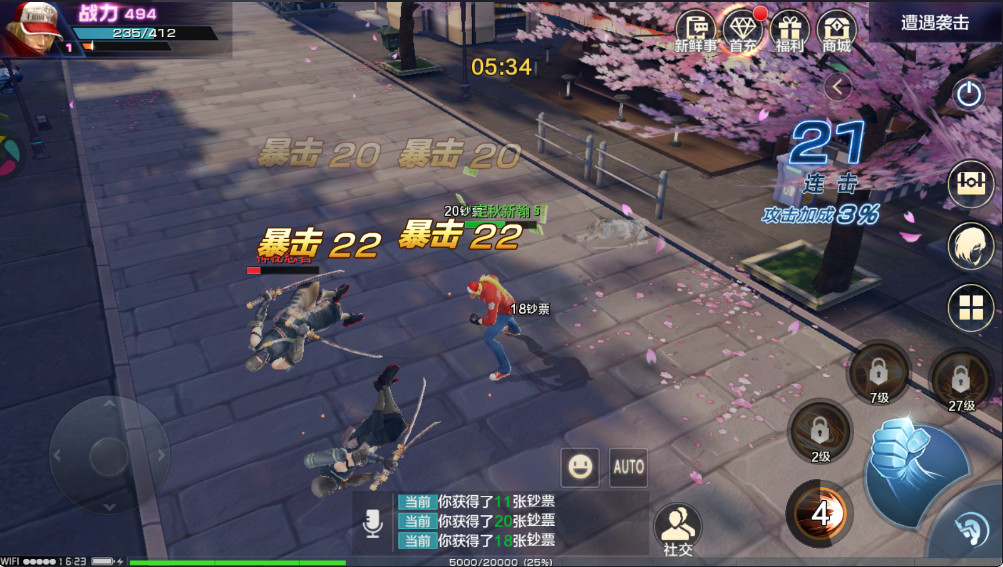Image resolution: width=1003 pixels, height=567 pixels.
Task: Open the character head silhouette icon
Action: [970, 244]
